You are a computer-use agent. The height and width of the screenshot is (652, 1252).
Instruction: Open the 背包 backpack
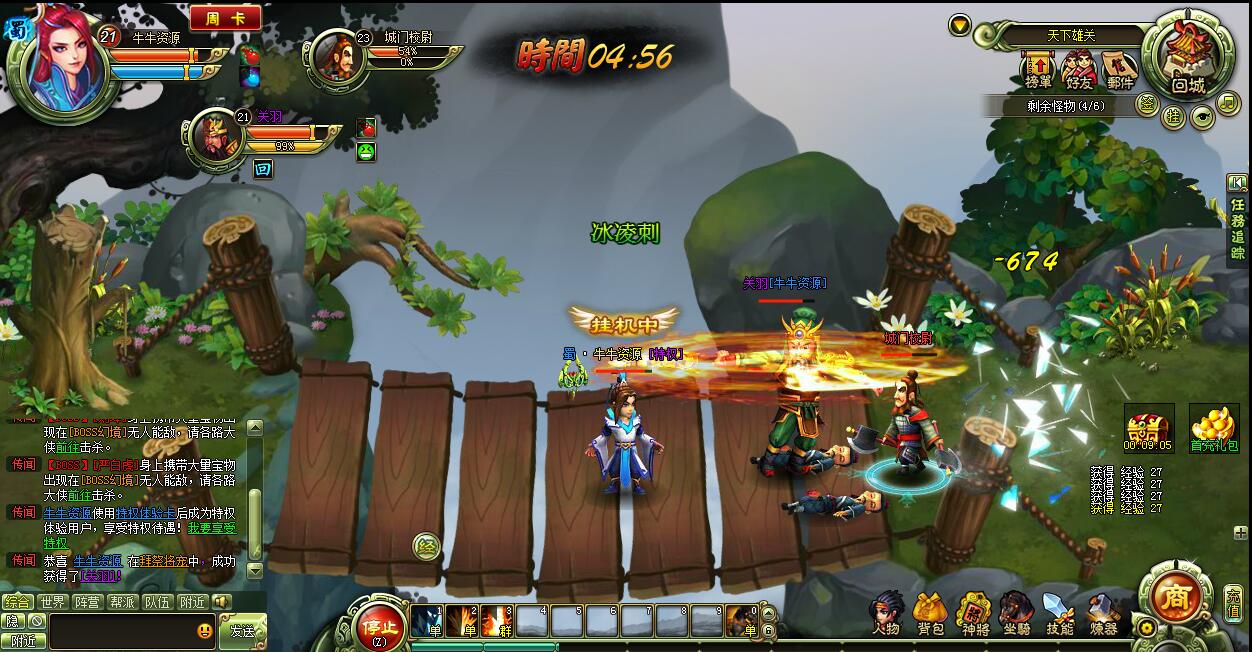pos(931,612)
